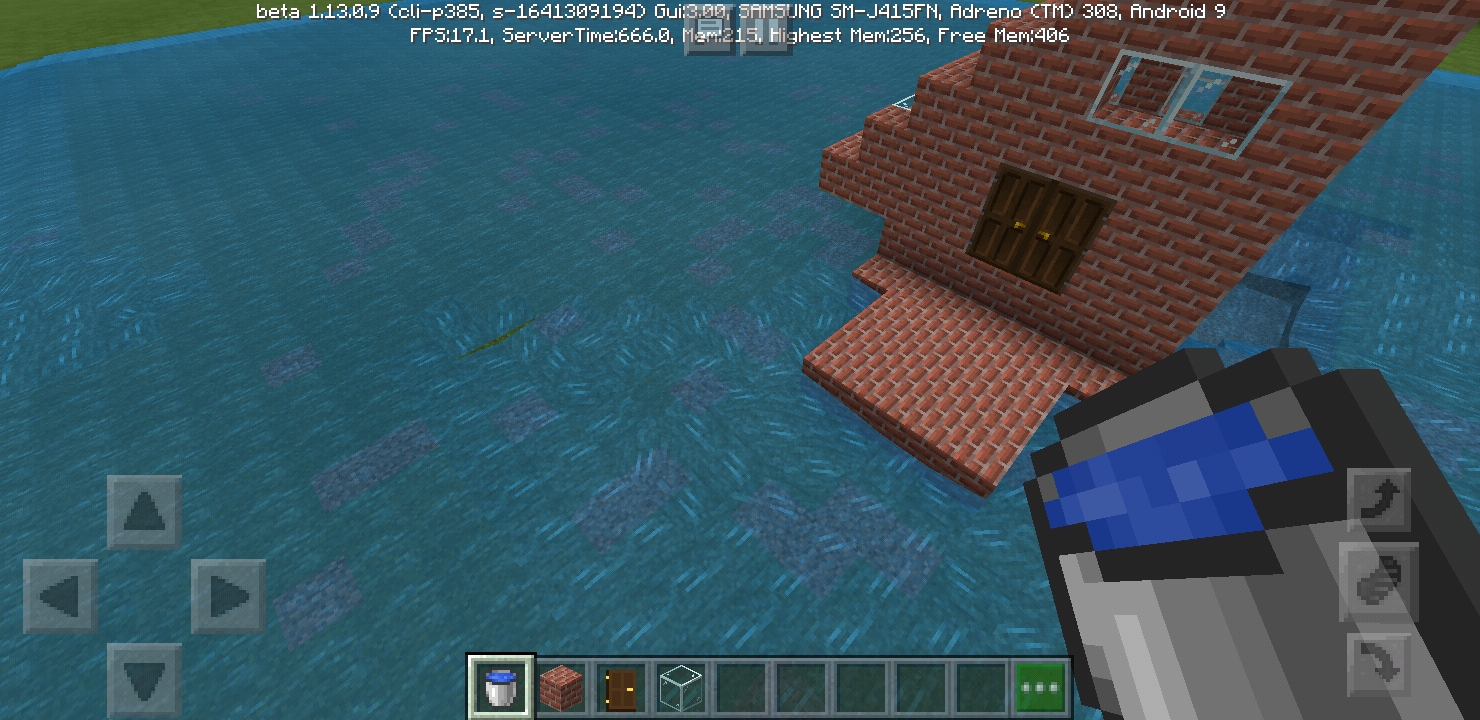
Task: Tap the D-pad up arrow to move forward
Action: coord(145,512)
